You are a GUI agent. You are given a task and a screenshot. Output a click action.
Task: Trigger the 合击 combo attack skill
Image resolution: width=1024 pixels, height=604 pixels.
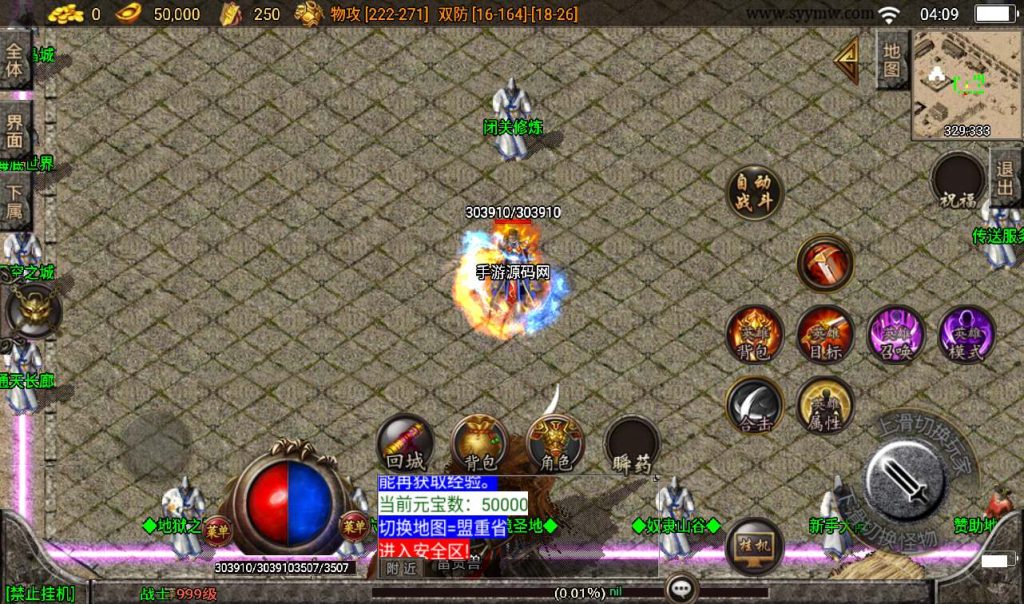[x=755, y=405]
